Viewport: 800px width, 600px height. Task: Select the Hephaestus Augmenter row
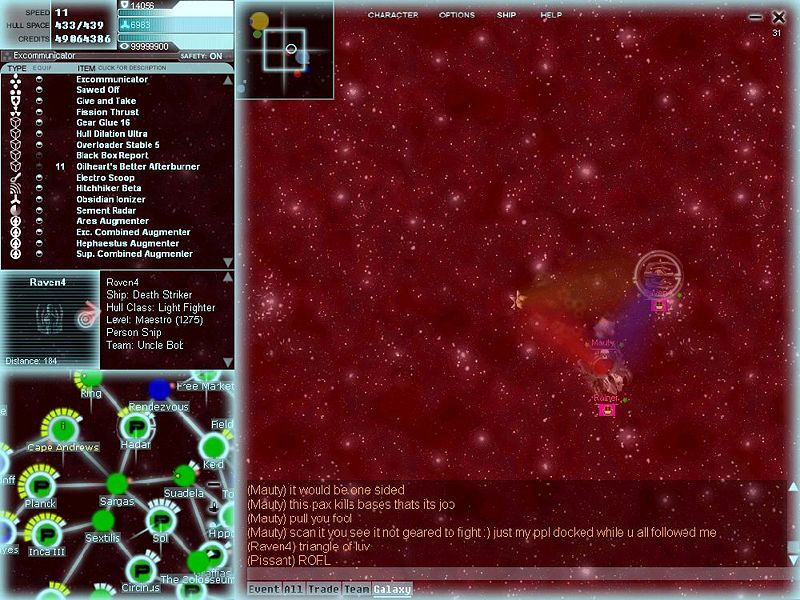pyautogui.click(x=127, y=243)
